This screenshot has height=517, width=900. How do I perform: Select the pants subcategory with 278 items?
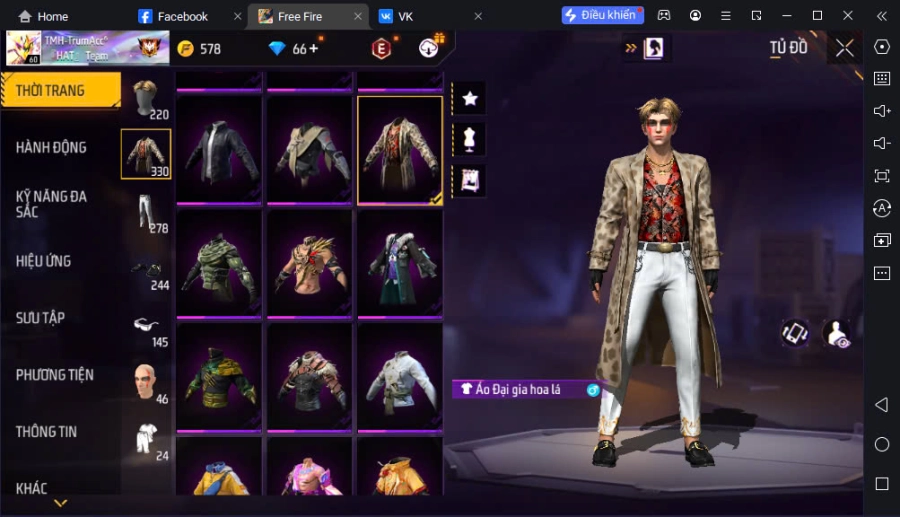[x=146, y=213]
